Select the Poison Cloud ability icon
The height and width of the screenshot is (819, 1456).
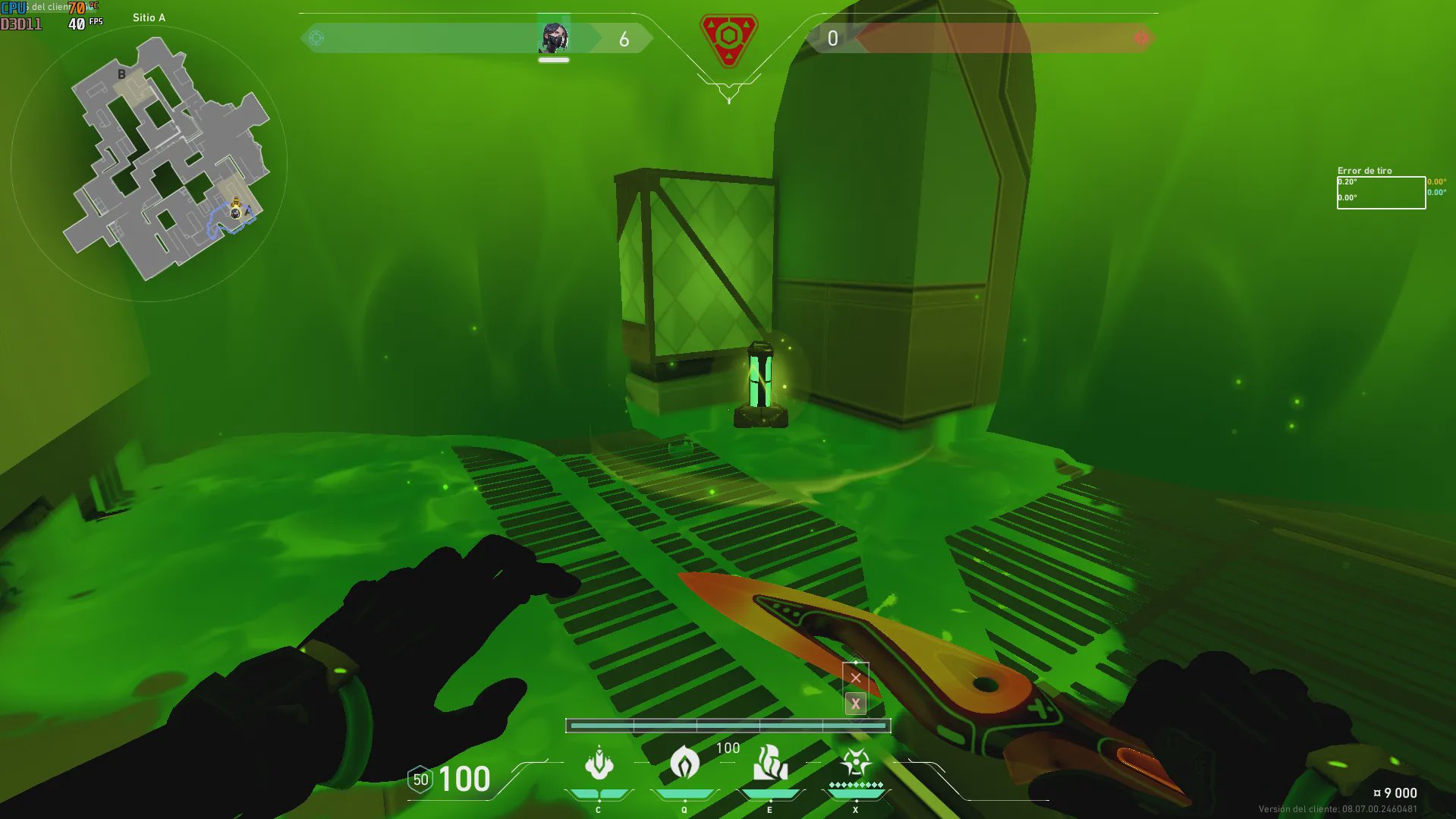[684, 764]
